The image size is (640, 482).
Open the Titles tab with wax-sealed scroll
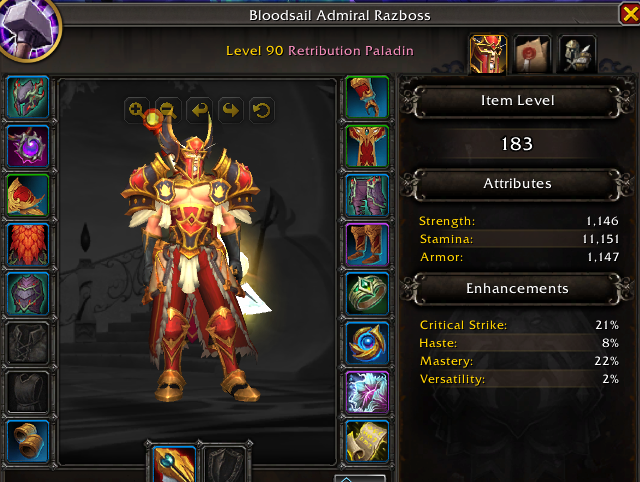pos(533,53)
